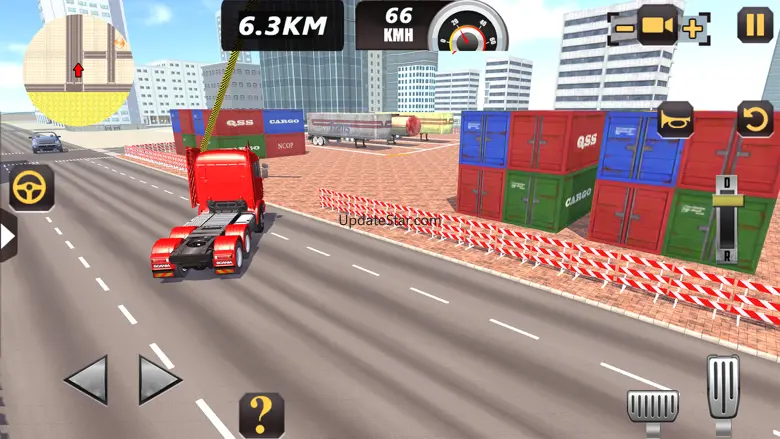This screenshot has width=780, height=439.
Task: Click the camera view switch icon
Action: coord(658,26)
